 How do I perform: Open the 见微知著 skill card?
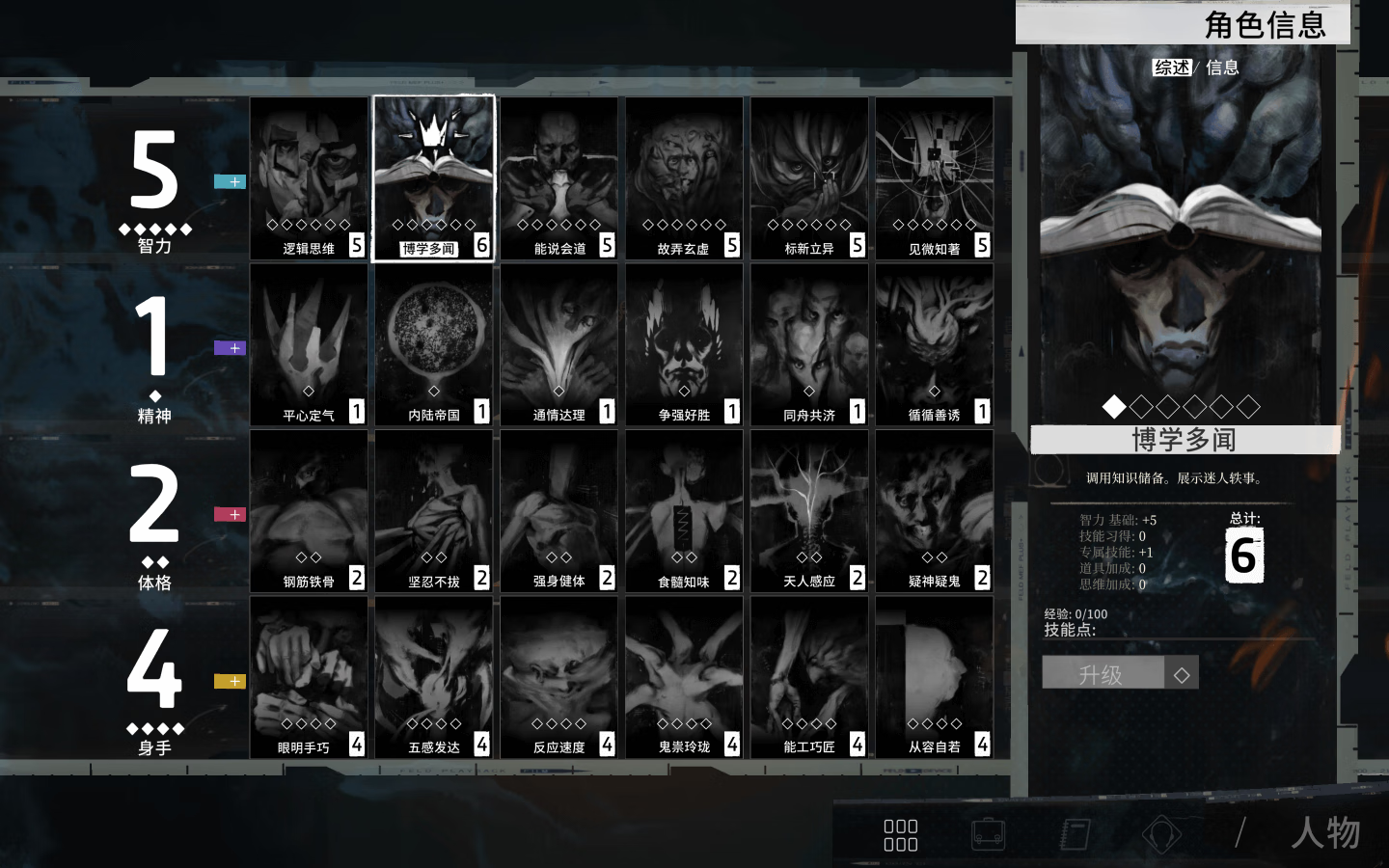(x=934, y=178)
